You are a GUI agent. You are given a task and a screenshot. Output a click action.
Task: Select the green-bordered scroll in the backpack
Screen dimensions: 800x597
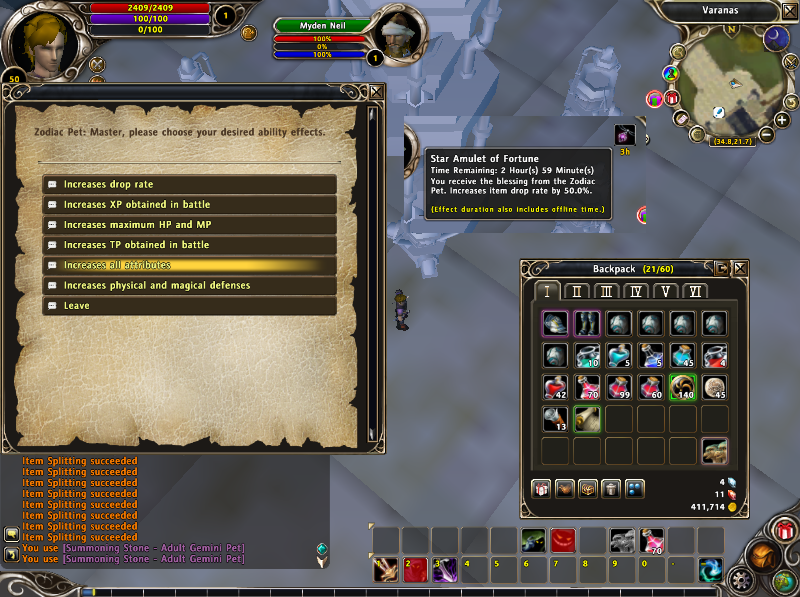point(587,419)
